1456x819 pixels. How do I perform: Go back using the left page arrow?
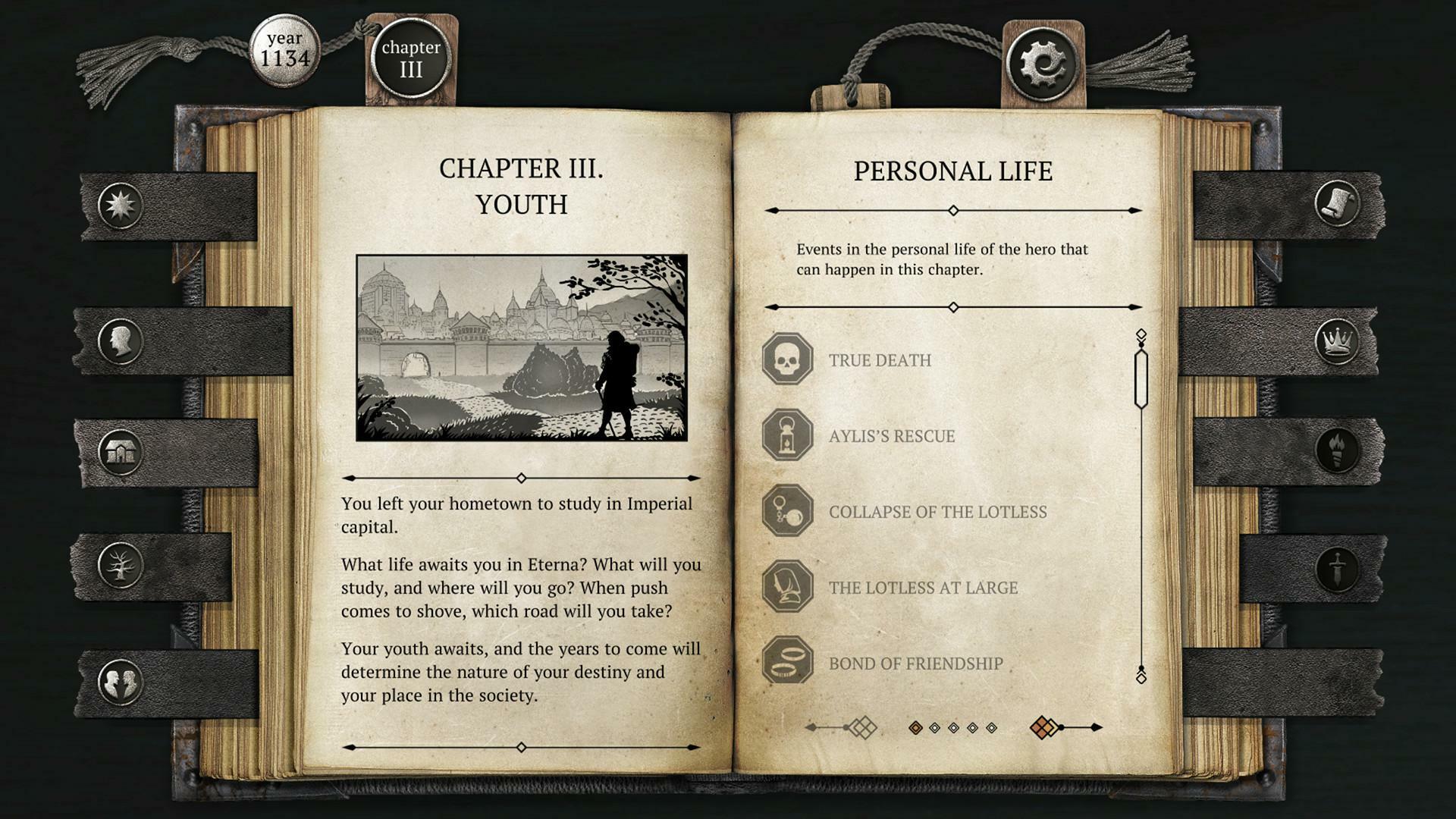(x=839, y=726)
